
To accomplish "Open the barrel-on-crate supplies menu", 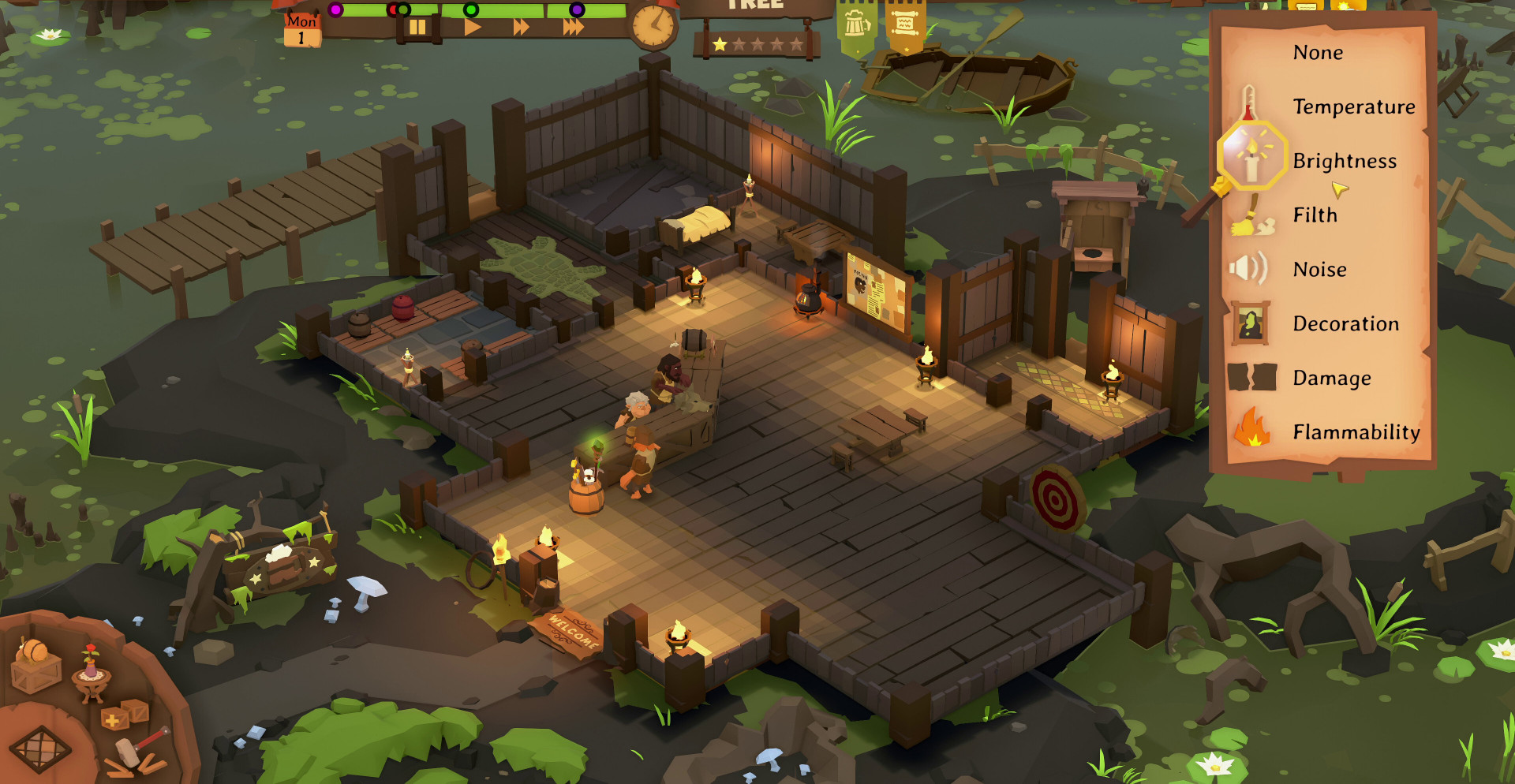I will pyautogui.click(x=36, y=665).
